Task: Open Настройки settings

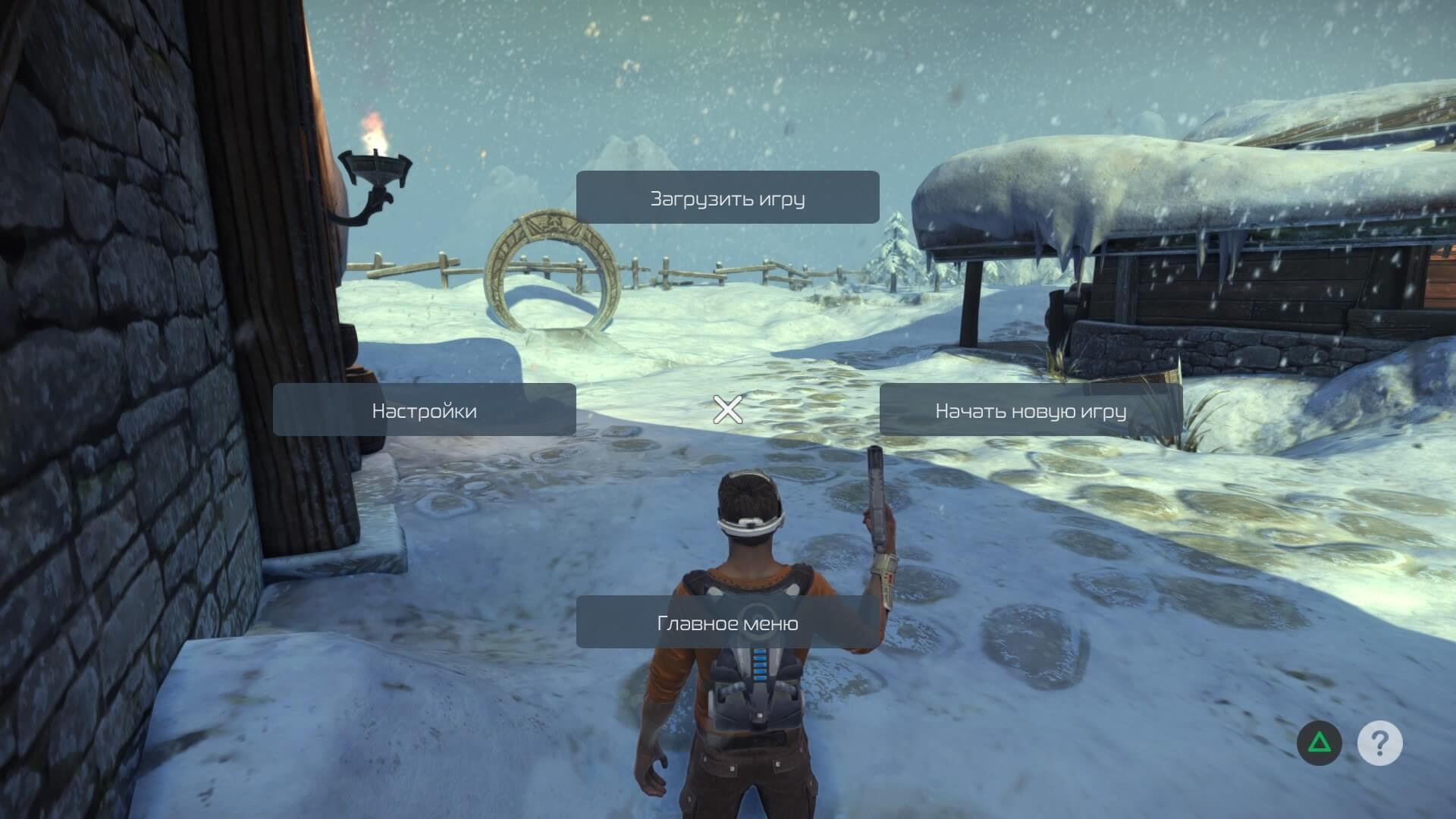Action: (x=424, y=410)
